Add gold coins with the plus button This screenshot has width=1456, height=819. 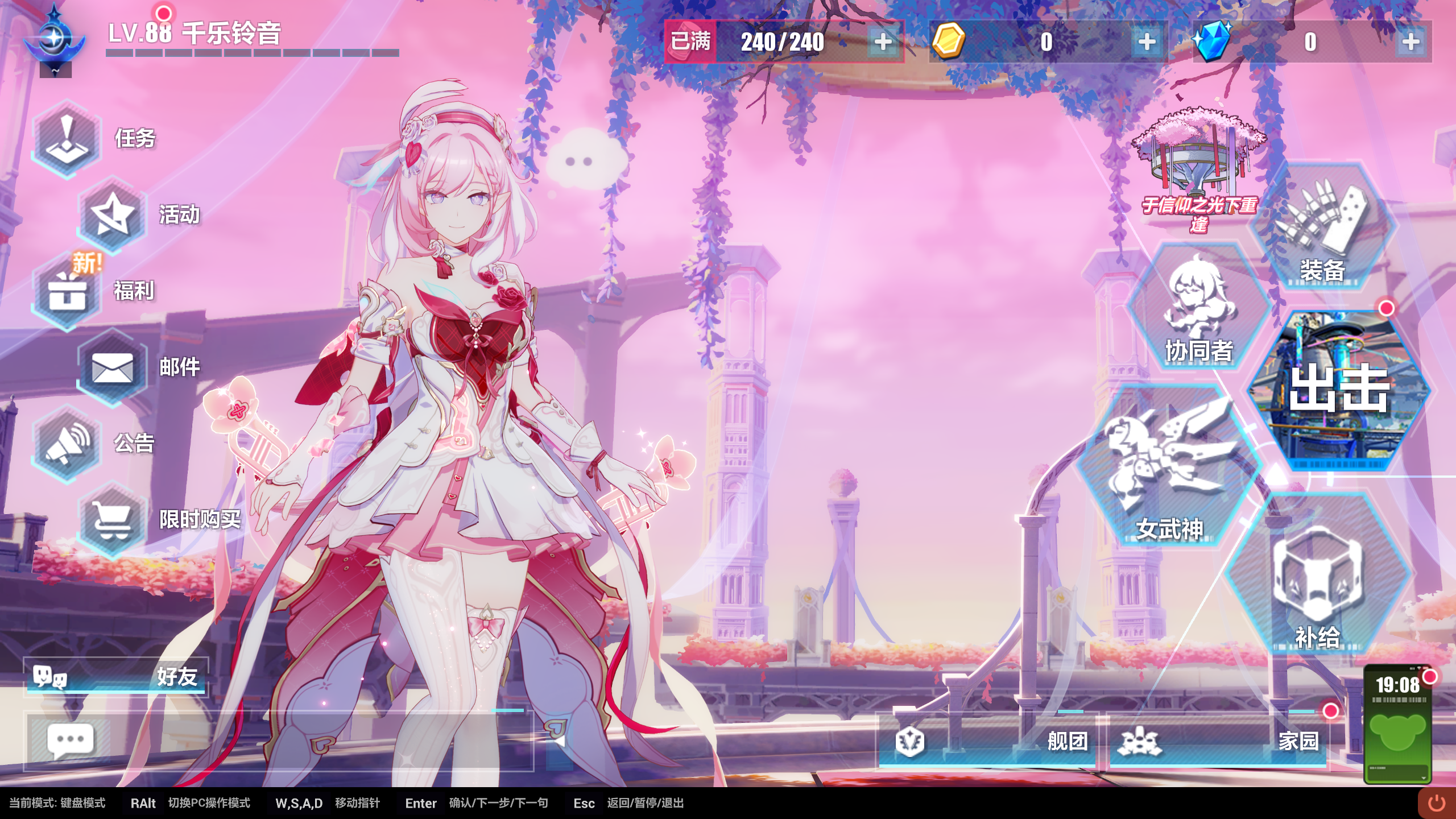pos(1147,42)
